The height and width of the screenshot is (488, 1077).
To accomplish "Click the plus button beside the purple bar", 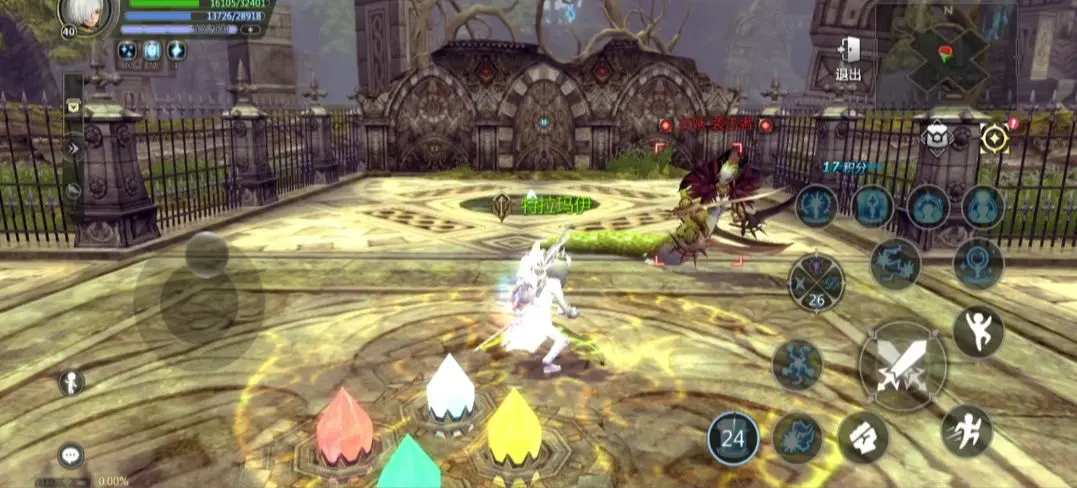I will (250, 30).
